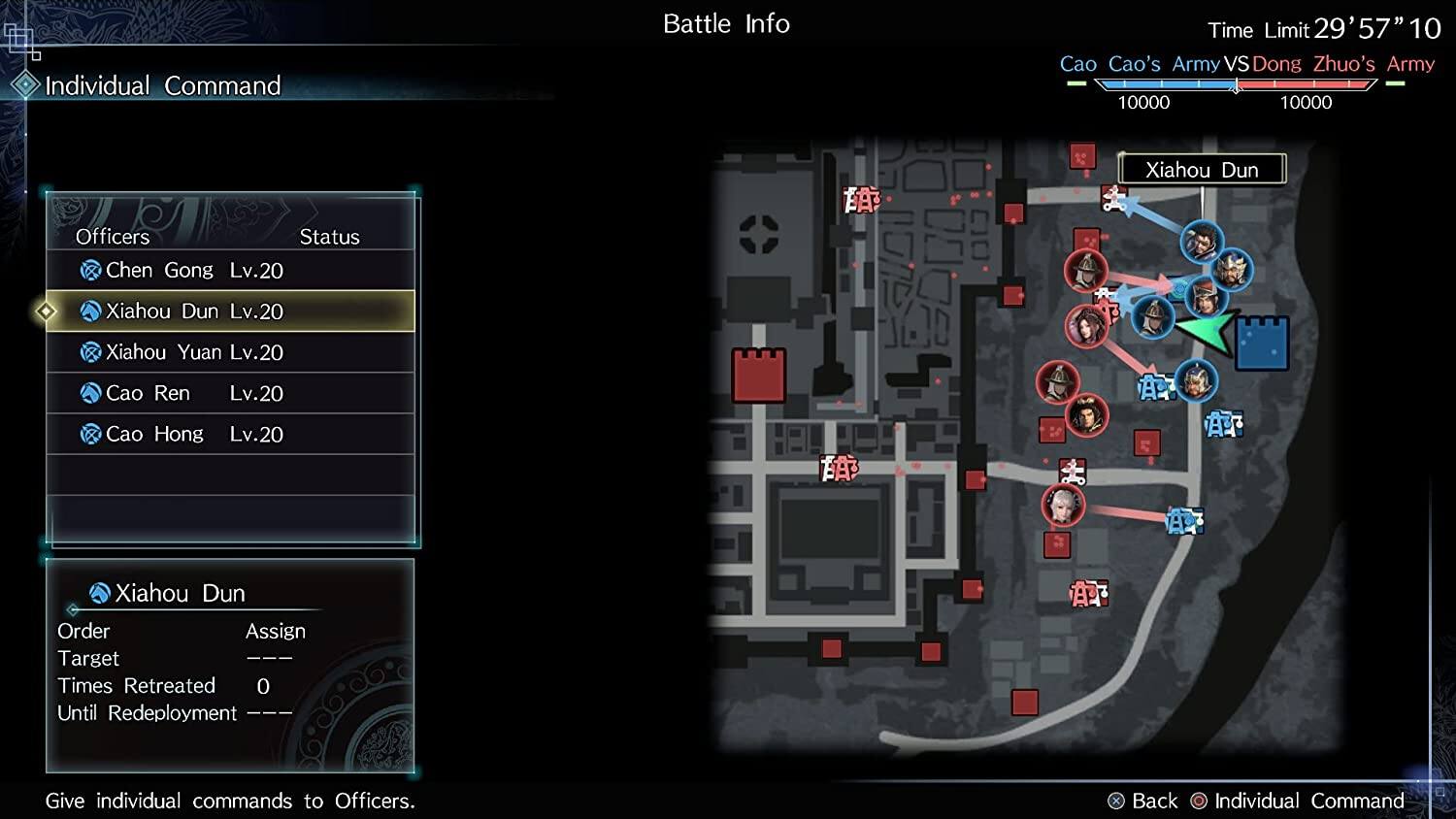Click the faction emblem beside Chen Gong's name
Viewport: 1456px width, 819px height.
tap(89, 270)
